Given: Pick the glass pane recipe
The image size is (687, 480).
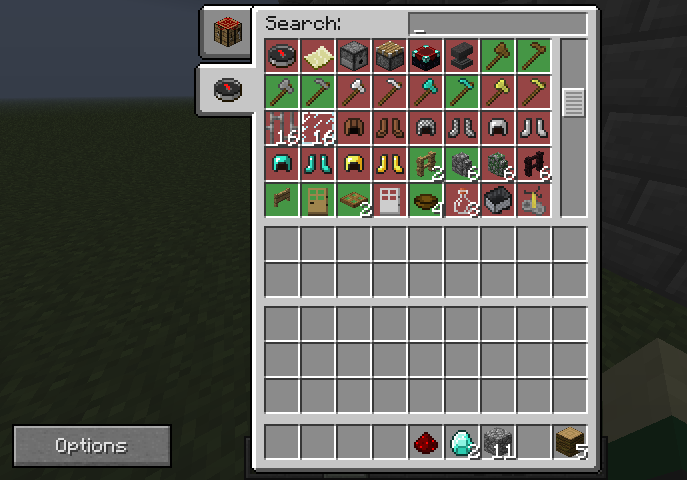Looking at the screenshot, I should pyautogui.click(x=318, y=128).
